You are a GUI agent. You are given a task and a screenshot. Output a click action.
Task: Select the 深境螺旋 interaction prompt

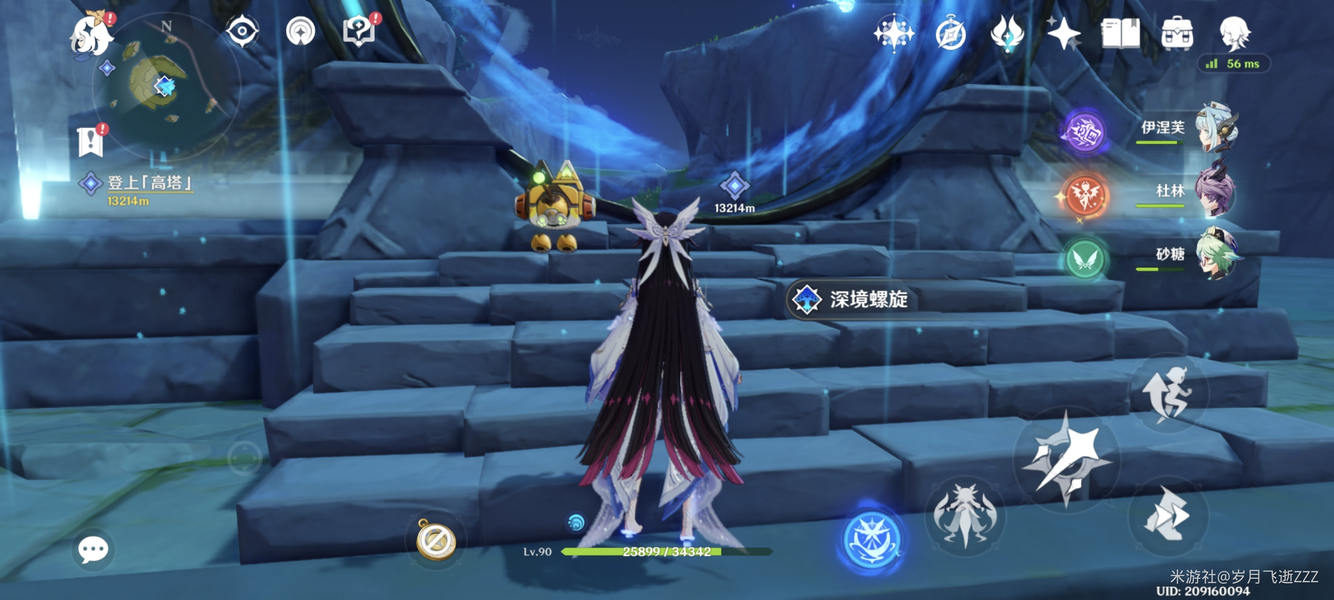[852, 299]
